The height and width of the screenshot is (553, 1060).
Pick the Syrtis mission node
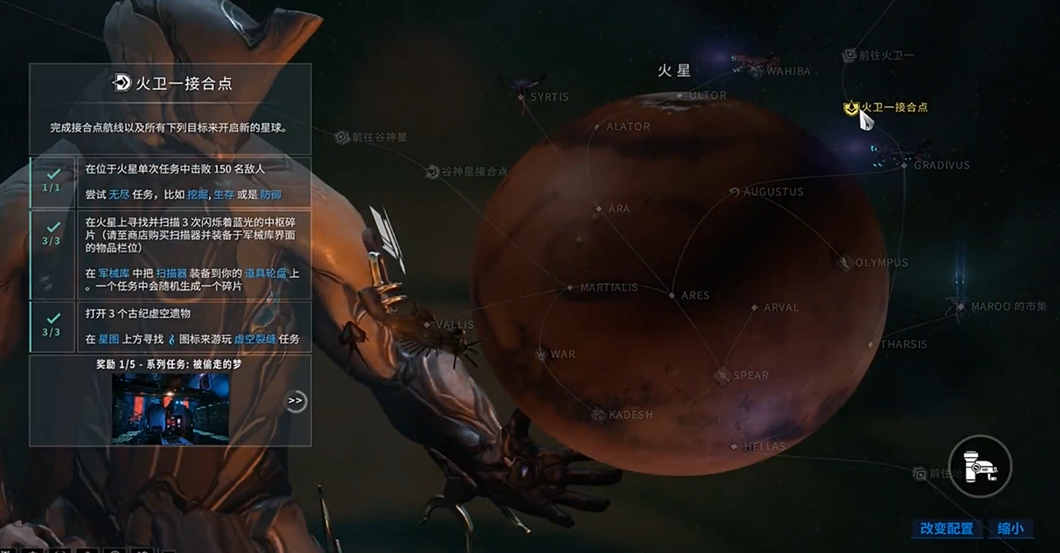[522, 97]
